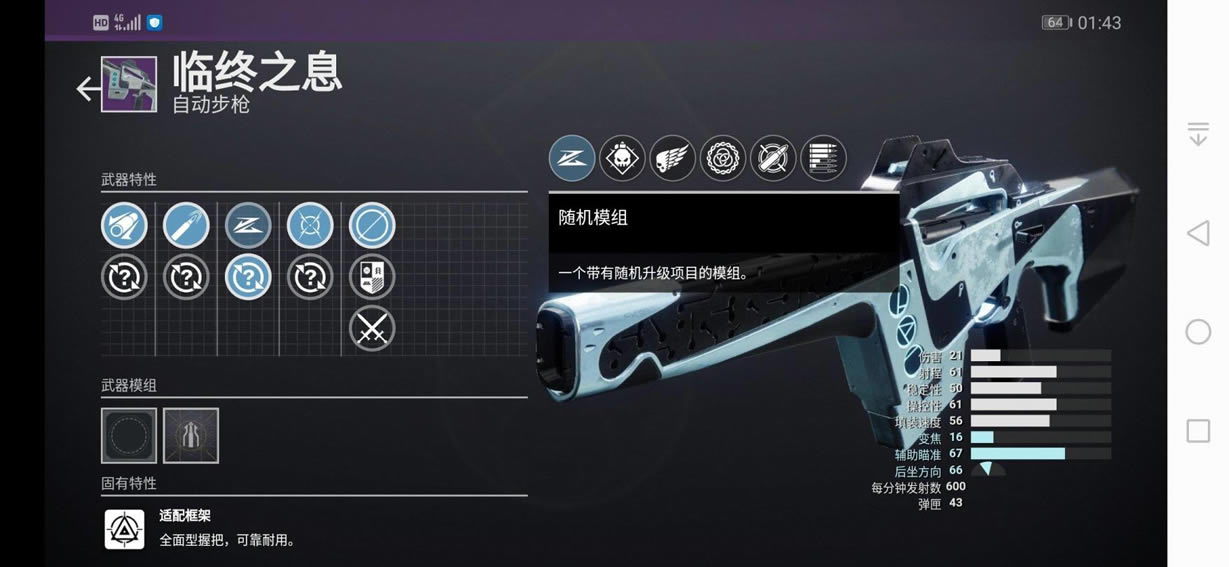Viewport: 1229px width, 567px height.
Task: Pick the interlocked rings perk icon
Action: click(722, 158)
